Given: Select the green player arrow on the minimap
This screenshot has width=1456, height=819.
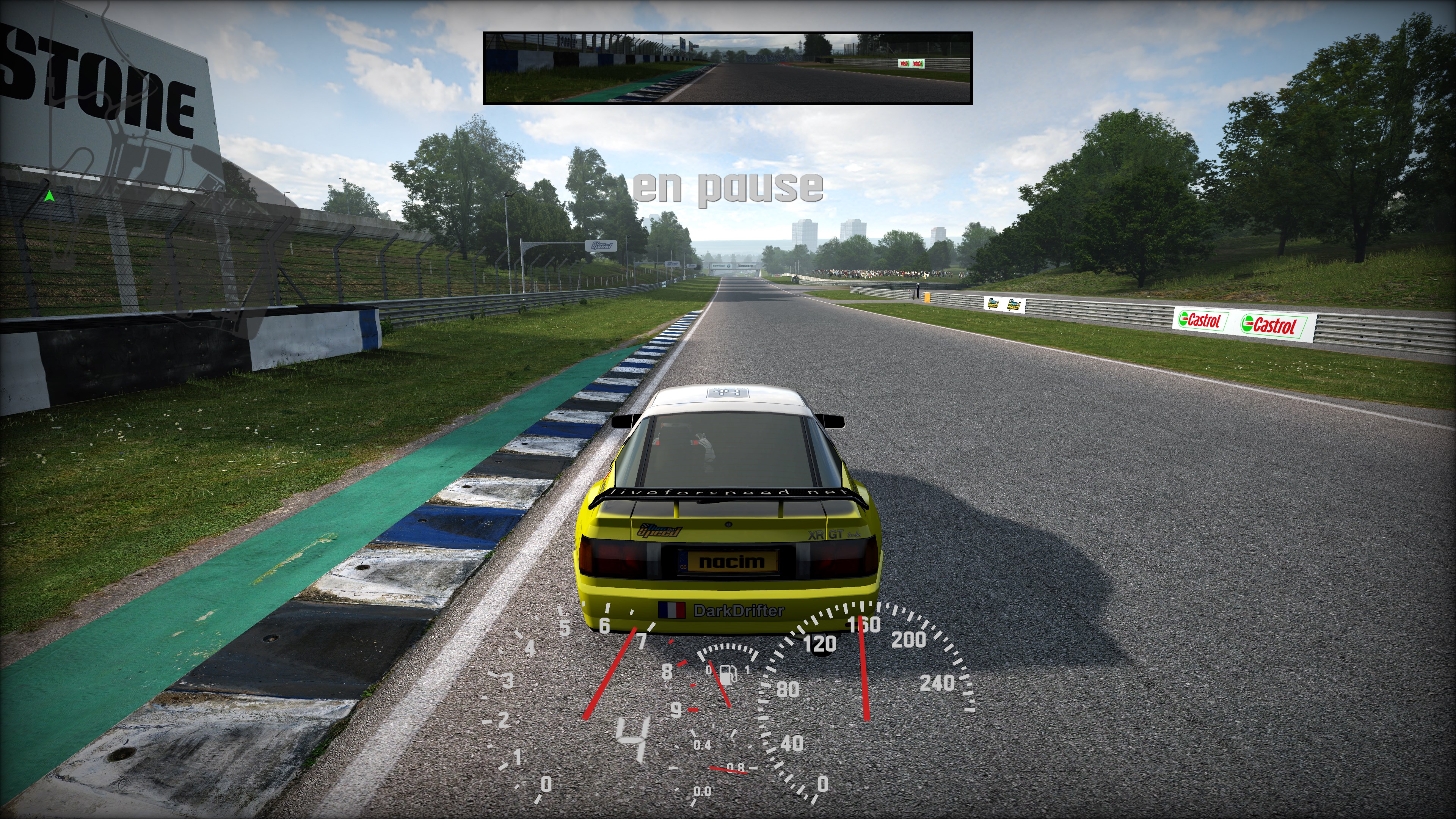Looking at the screenshot, I should tap(49, 196).
